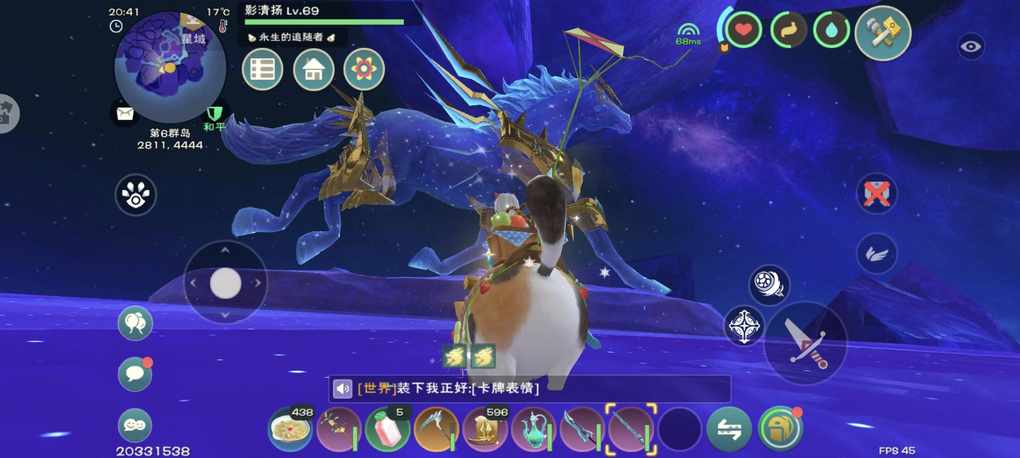Open the hammer crafting button
This screenshot has height=458, width=1020.
883,33
